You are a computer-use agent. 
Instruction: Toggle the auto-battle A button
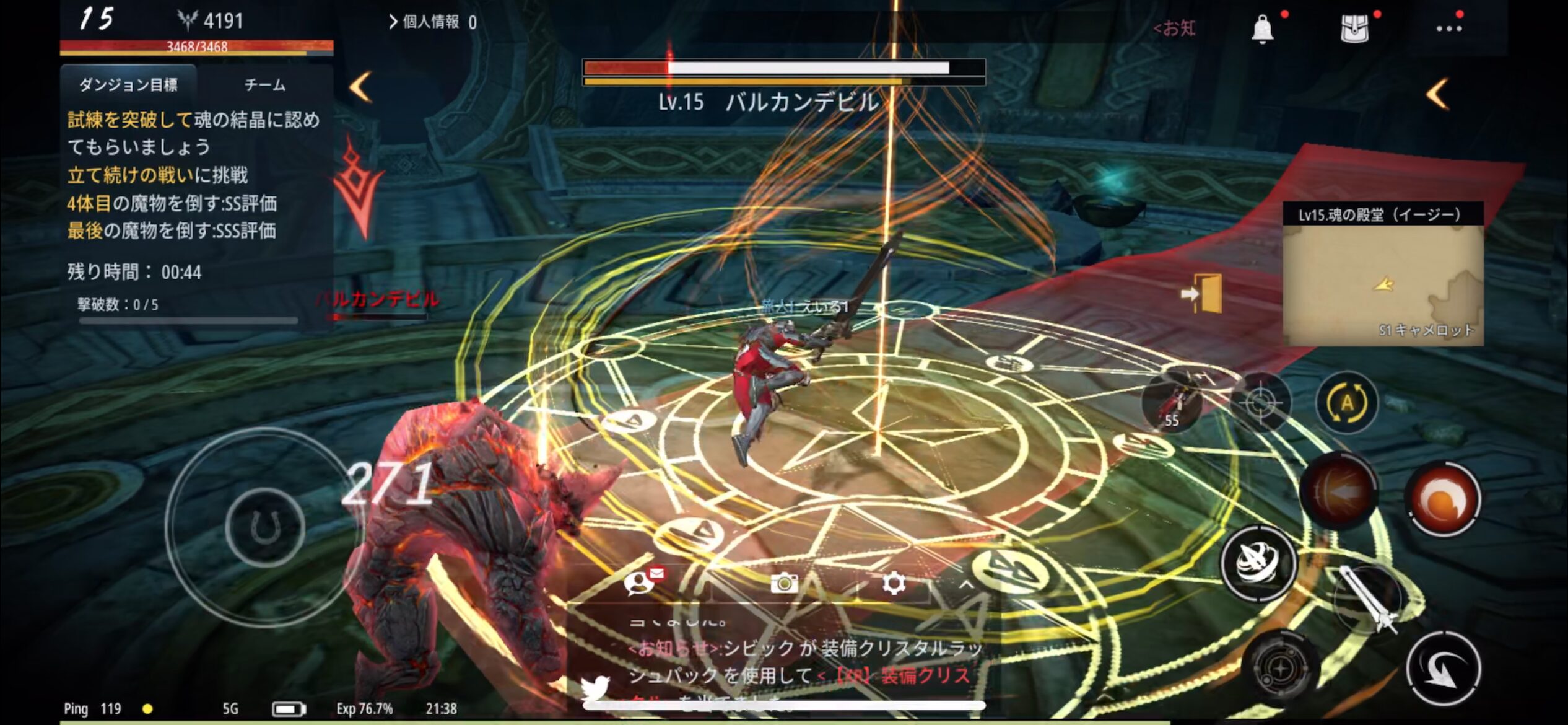(x=1347, y=403)
